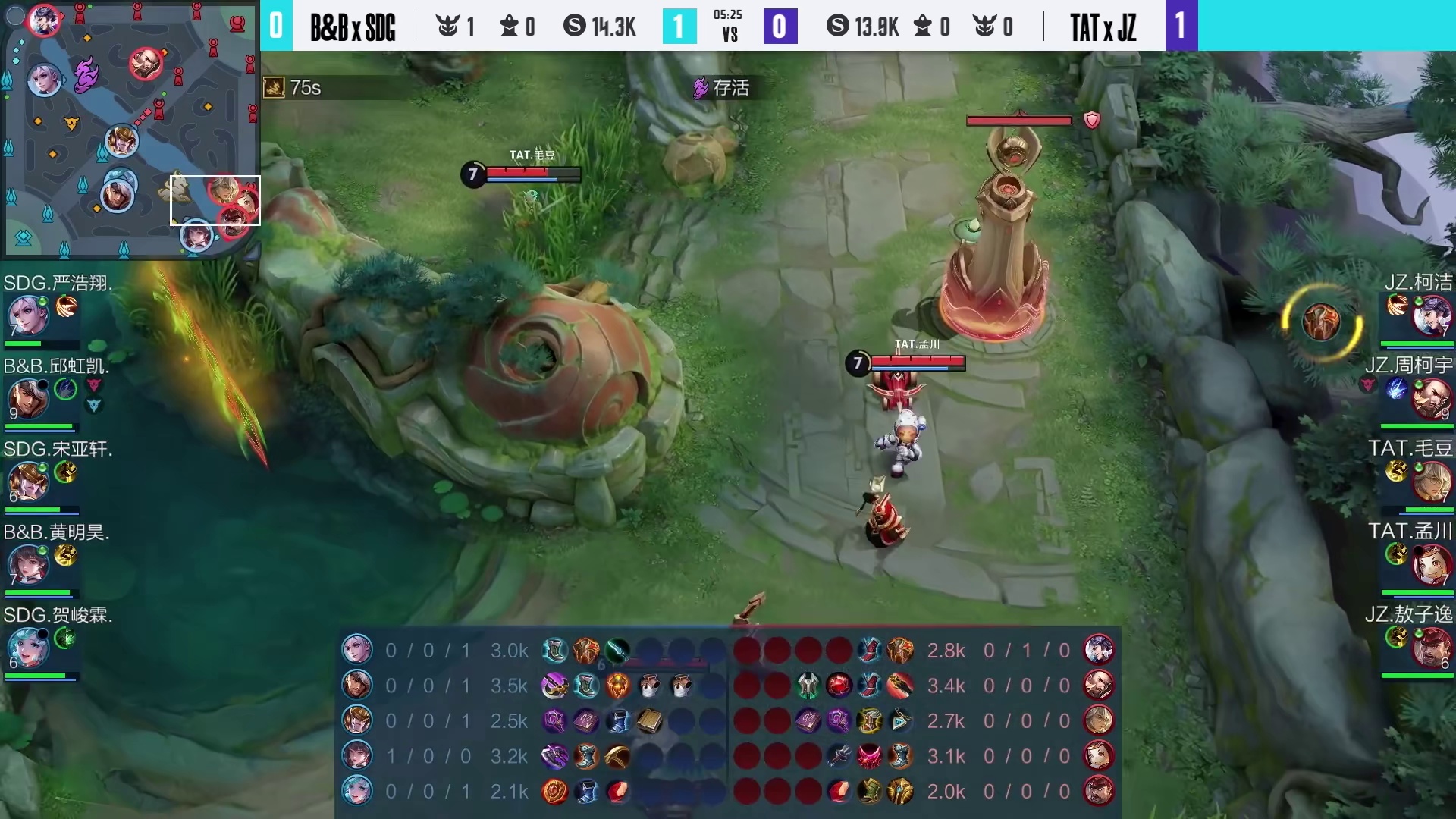Click the minimap in the corner

point(130,129)
